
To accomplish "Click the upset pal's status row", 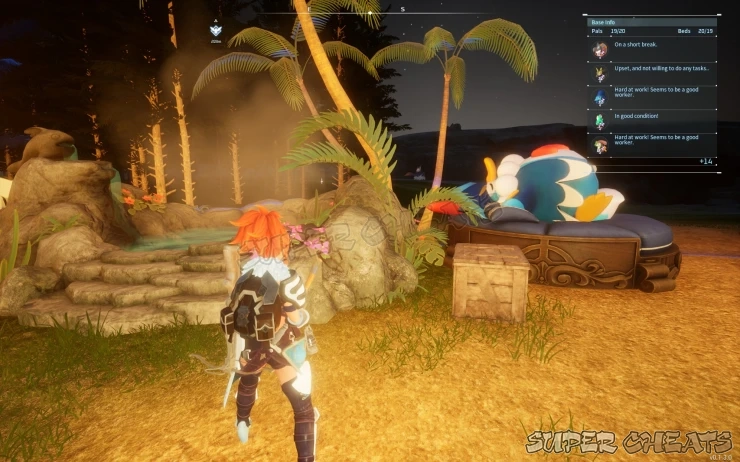I will 650,73.
